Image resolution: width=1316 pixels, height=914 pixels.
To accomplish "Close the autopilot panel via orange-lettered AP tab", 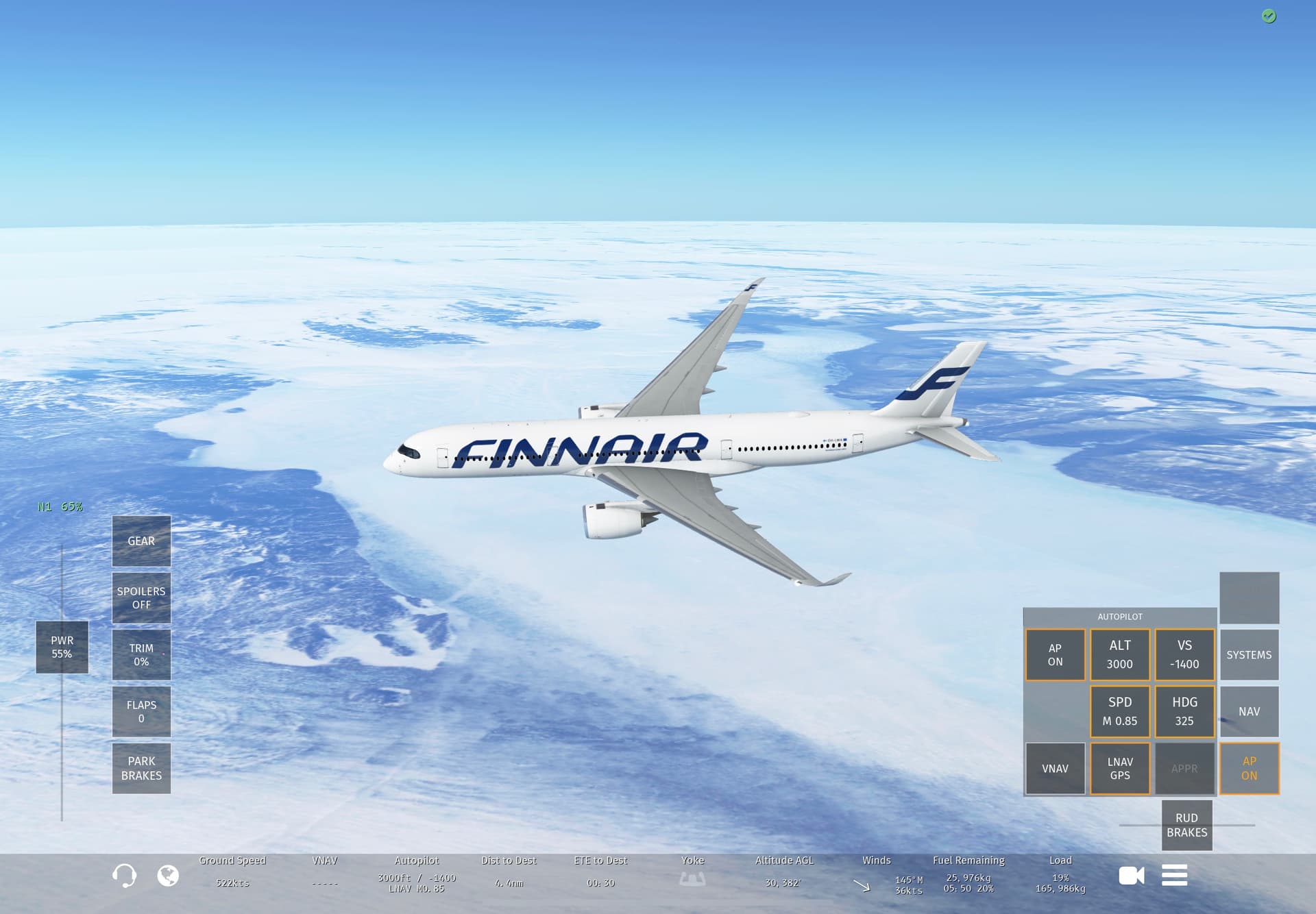I will click(x=1249, y=769).
